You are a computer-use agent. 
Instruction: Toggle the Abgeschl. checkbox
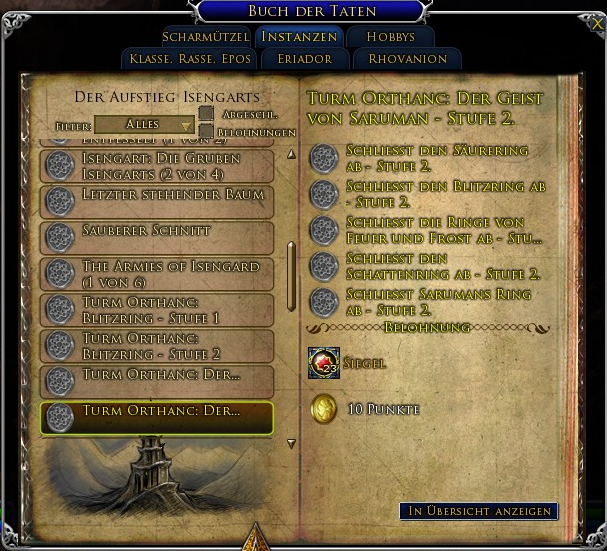tap(206, 114)
